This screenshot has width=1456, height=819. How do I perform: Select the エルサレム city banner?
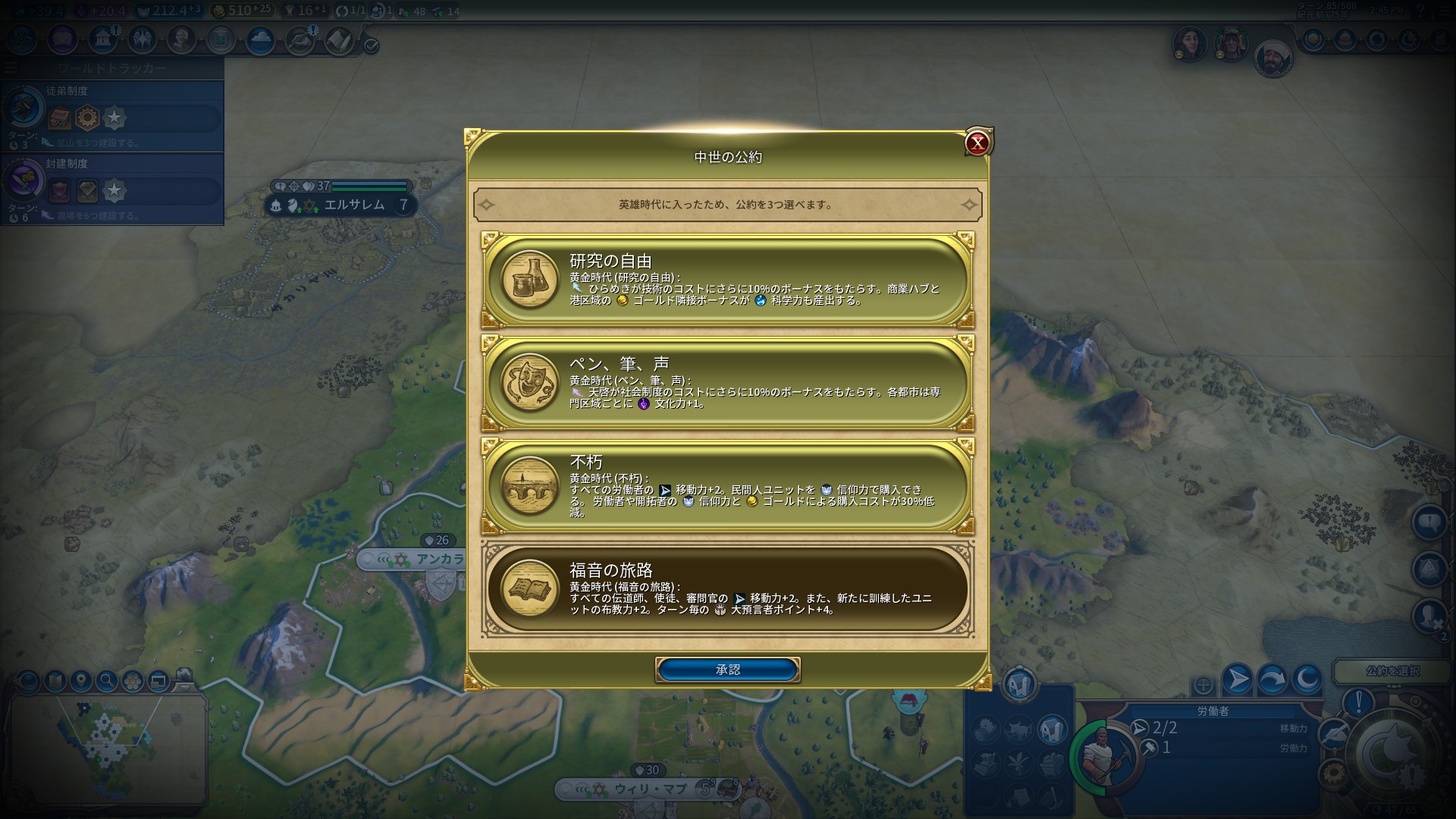point(354,205)
